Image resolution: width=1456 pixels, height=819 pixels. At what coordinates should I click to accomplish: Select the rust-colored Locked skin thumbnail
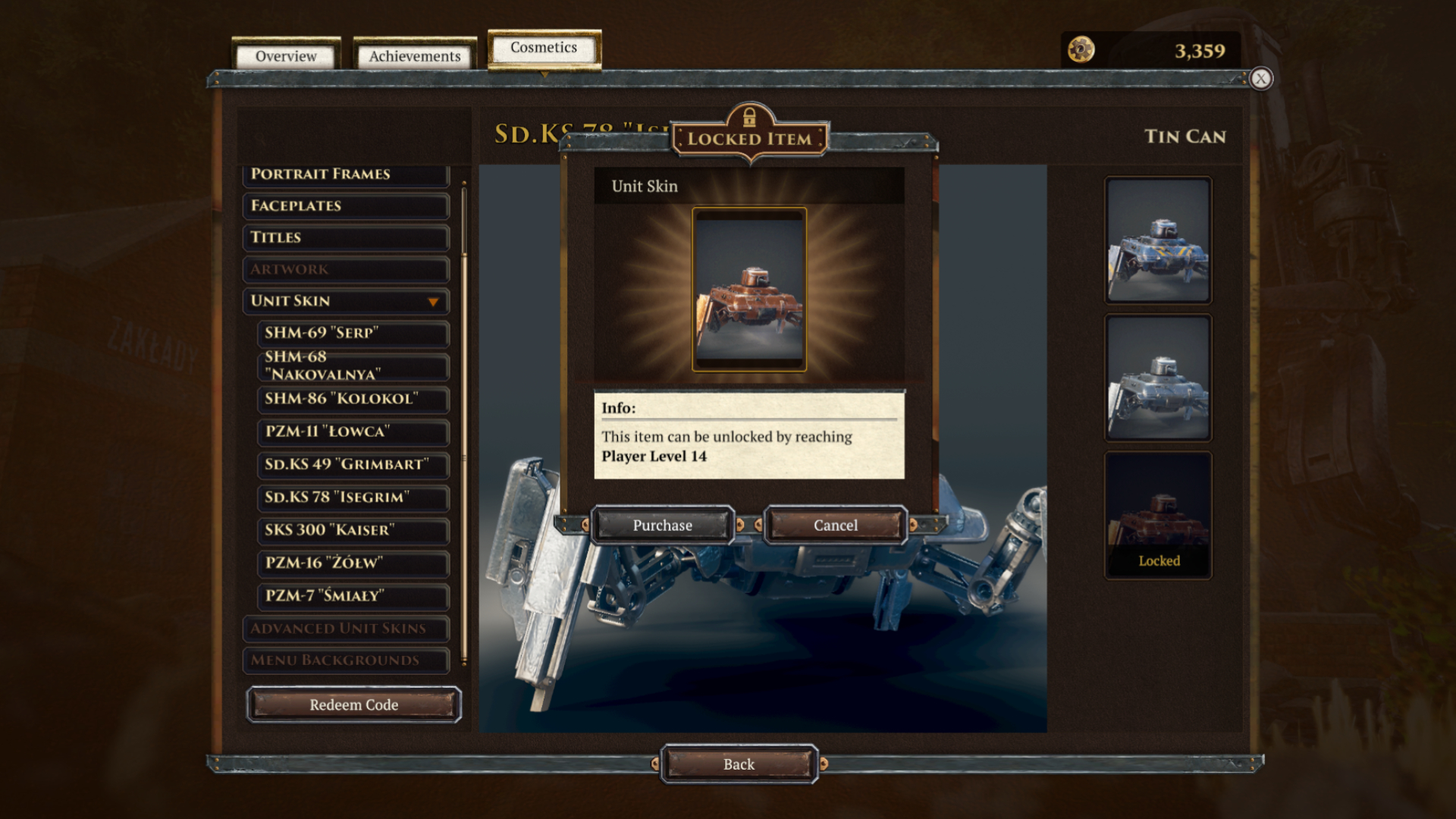pos(1158,516)
